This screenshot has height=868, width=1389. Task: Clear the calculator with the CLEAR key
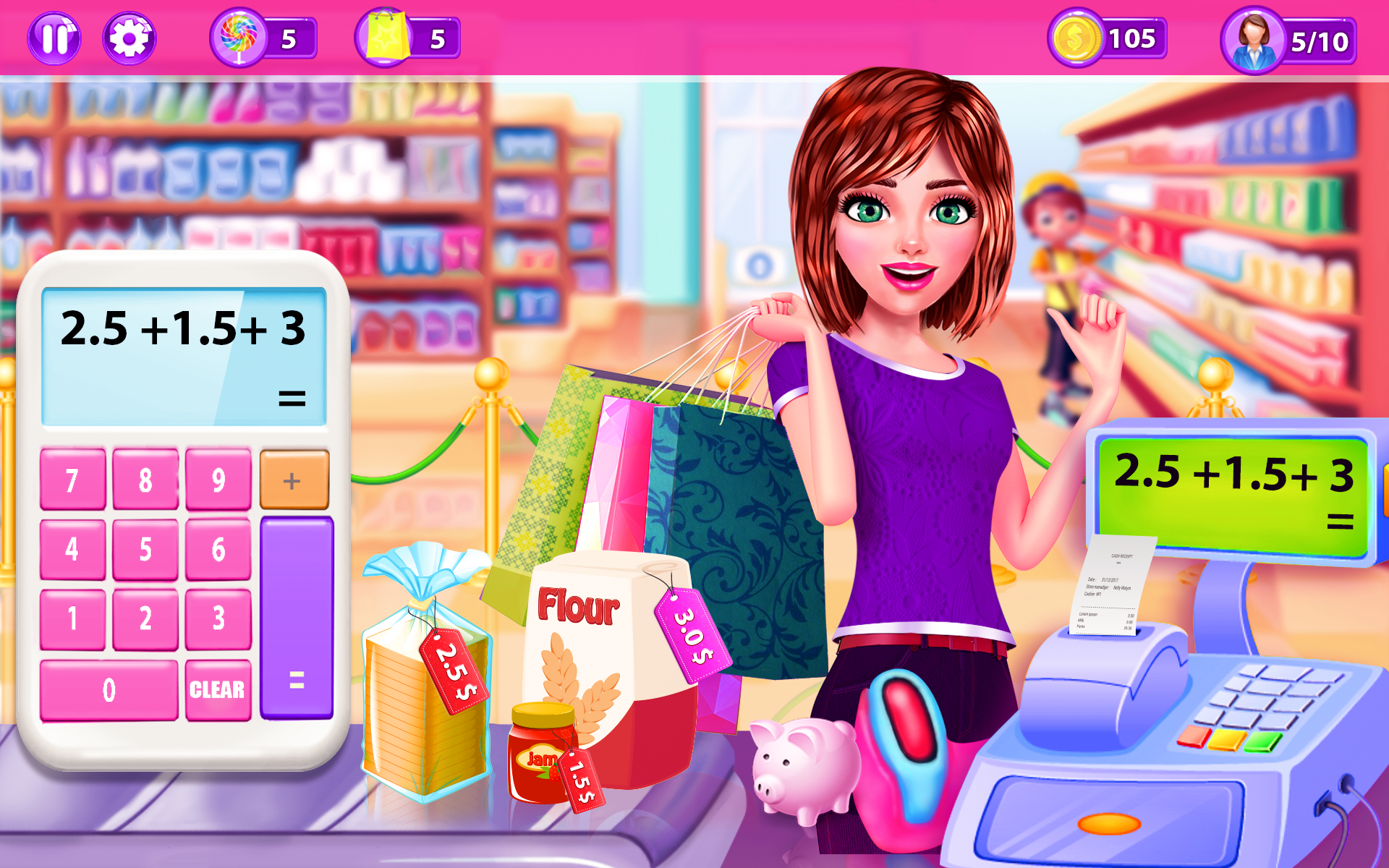click(x=218, y=689)
